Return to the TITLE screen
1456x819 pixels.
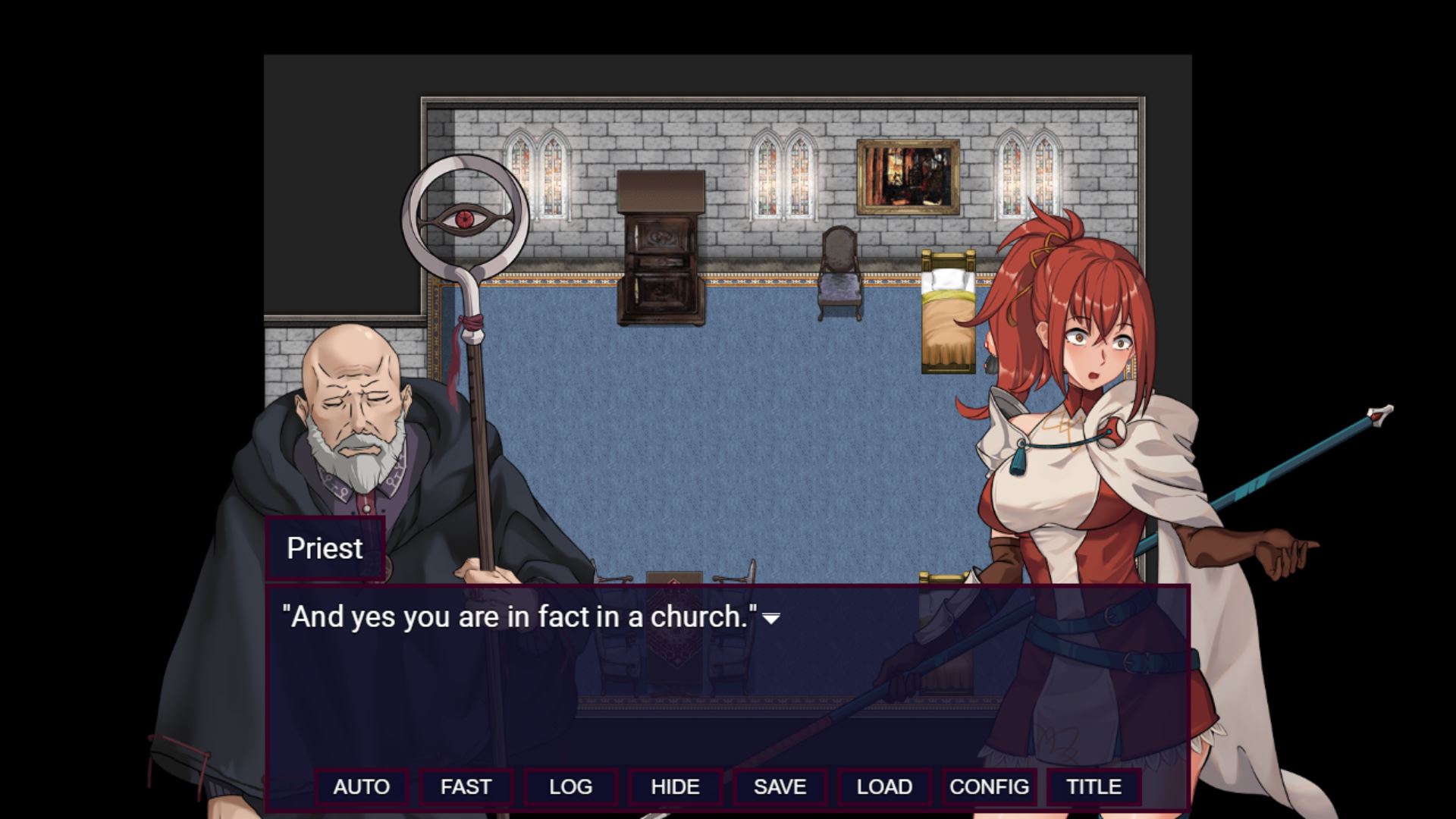coord(1093,786)
